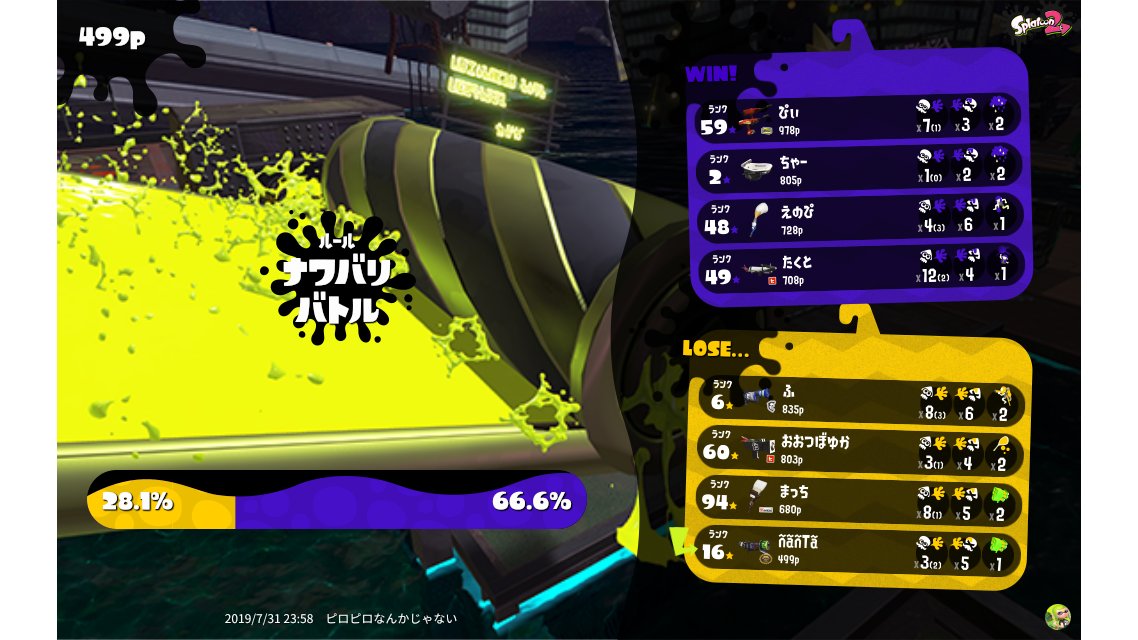Image resolution: width=1138 pixels, height=640 pixels.
Task: Select the おおつぼゆか player row
Action: pyautogui.click(x=858, y=448)
